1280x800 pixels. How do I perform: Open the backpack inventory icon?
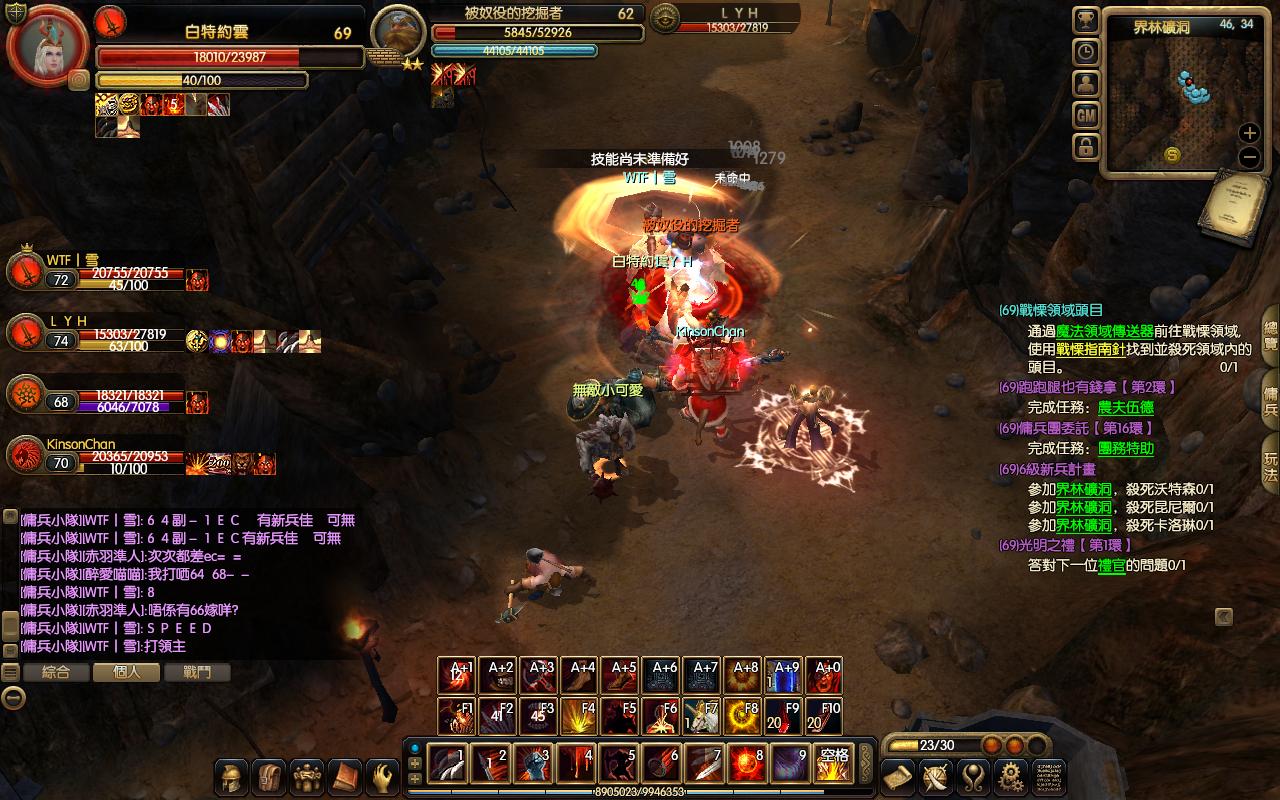(x=269, y=776)
